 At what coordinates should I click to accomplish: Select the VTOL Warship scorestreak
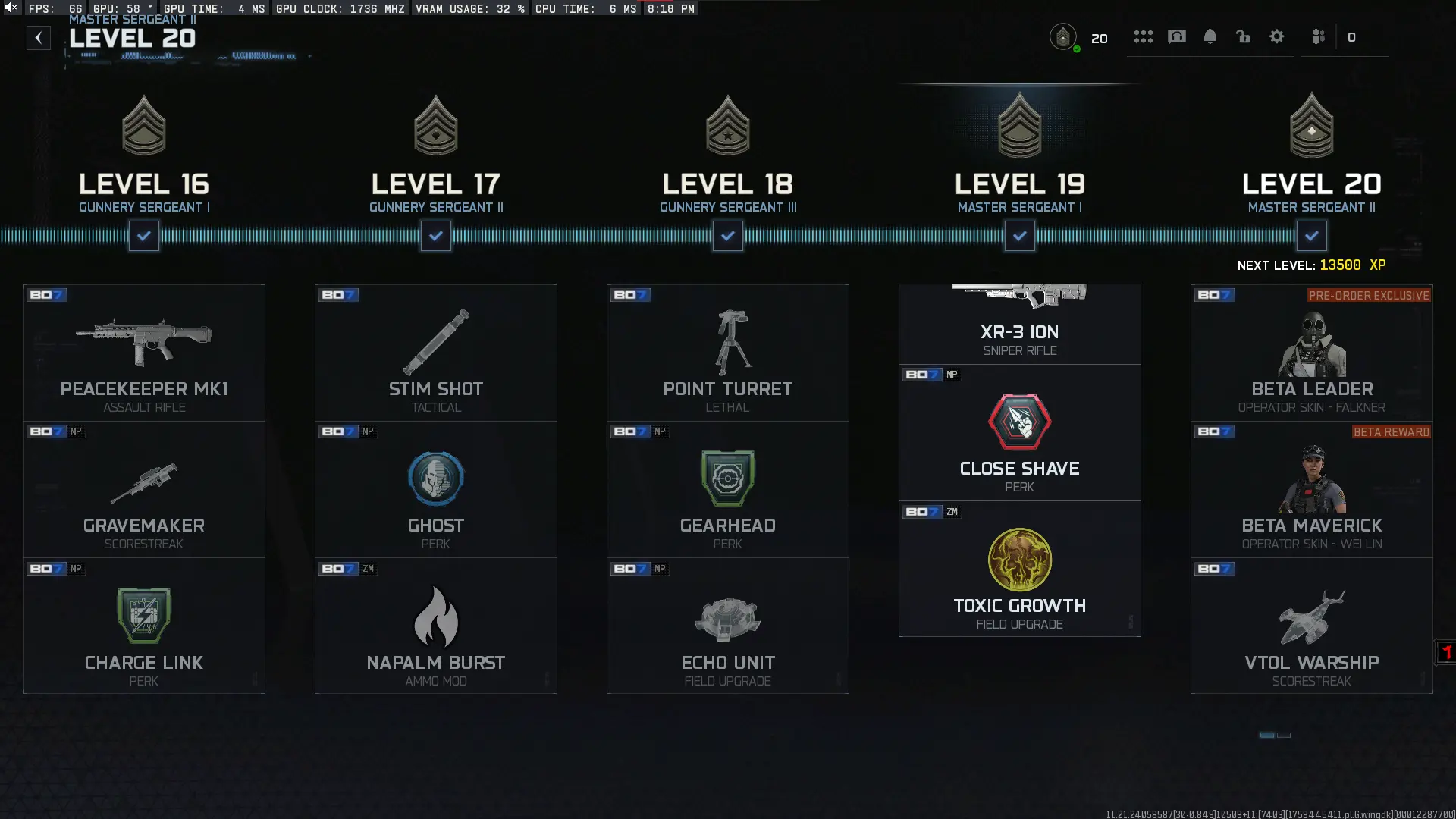coord(1311,626)
